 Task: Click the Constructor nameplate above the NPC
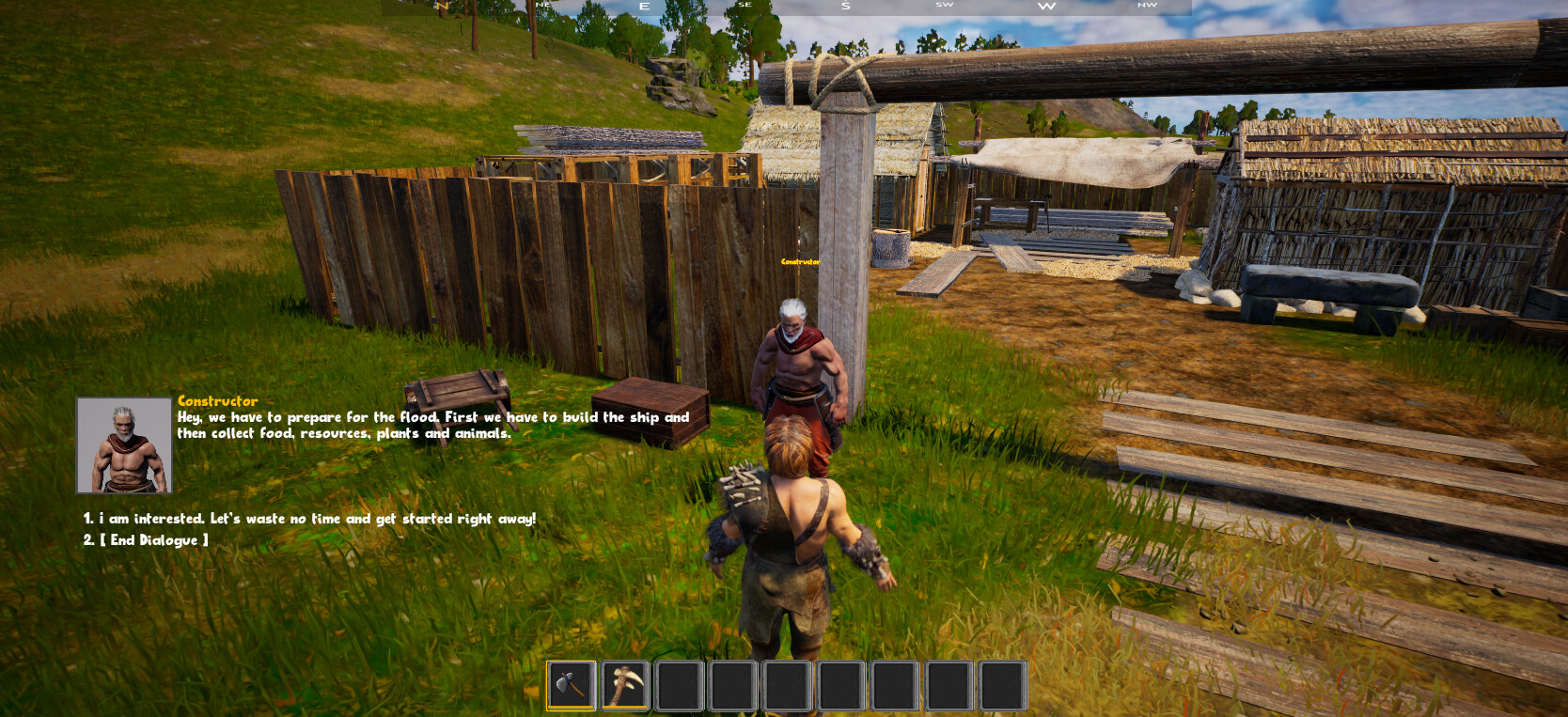800,263
